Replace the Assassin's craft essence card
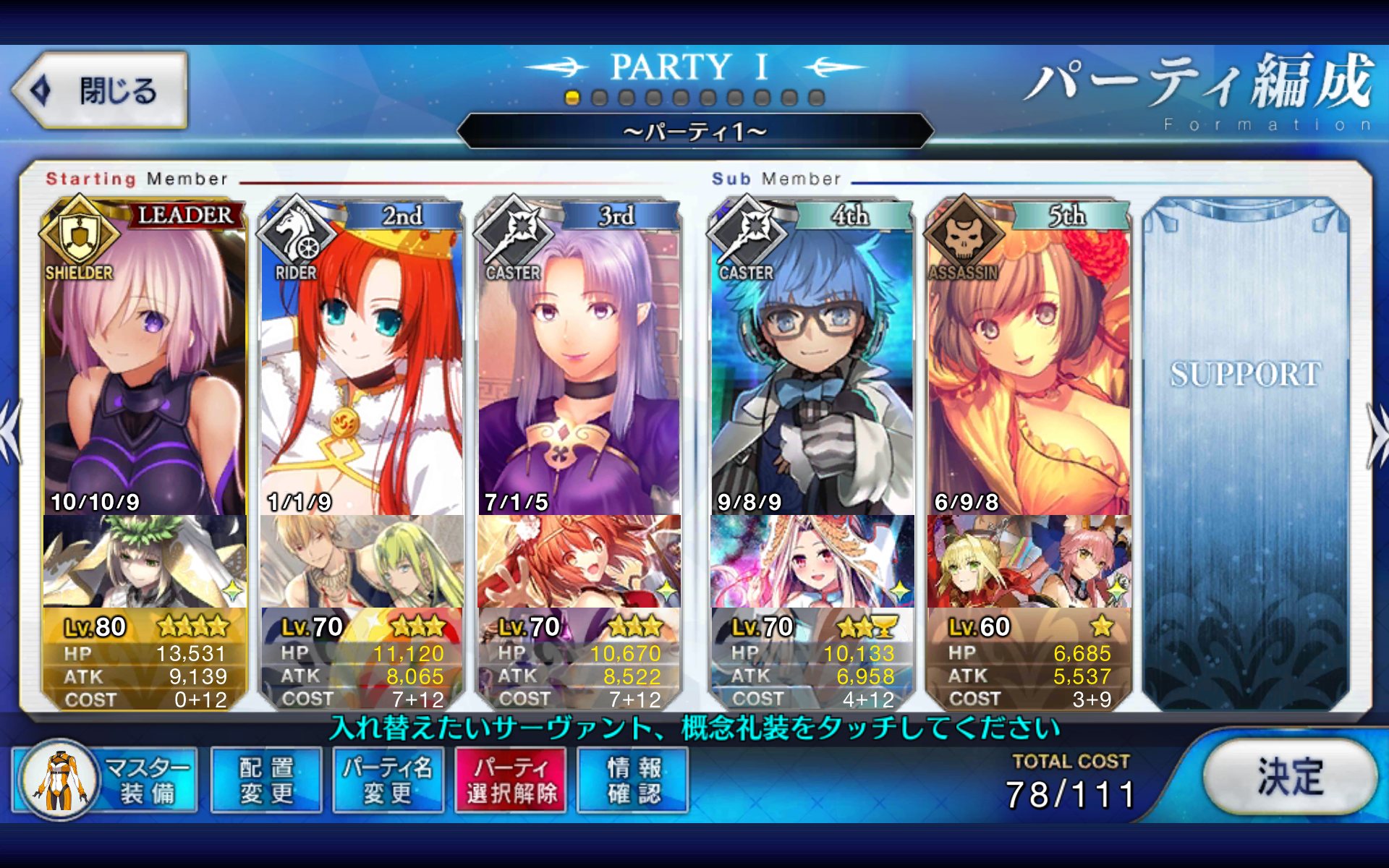Screen dimensions: 1389x868 coord(1028,562)
